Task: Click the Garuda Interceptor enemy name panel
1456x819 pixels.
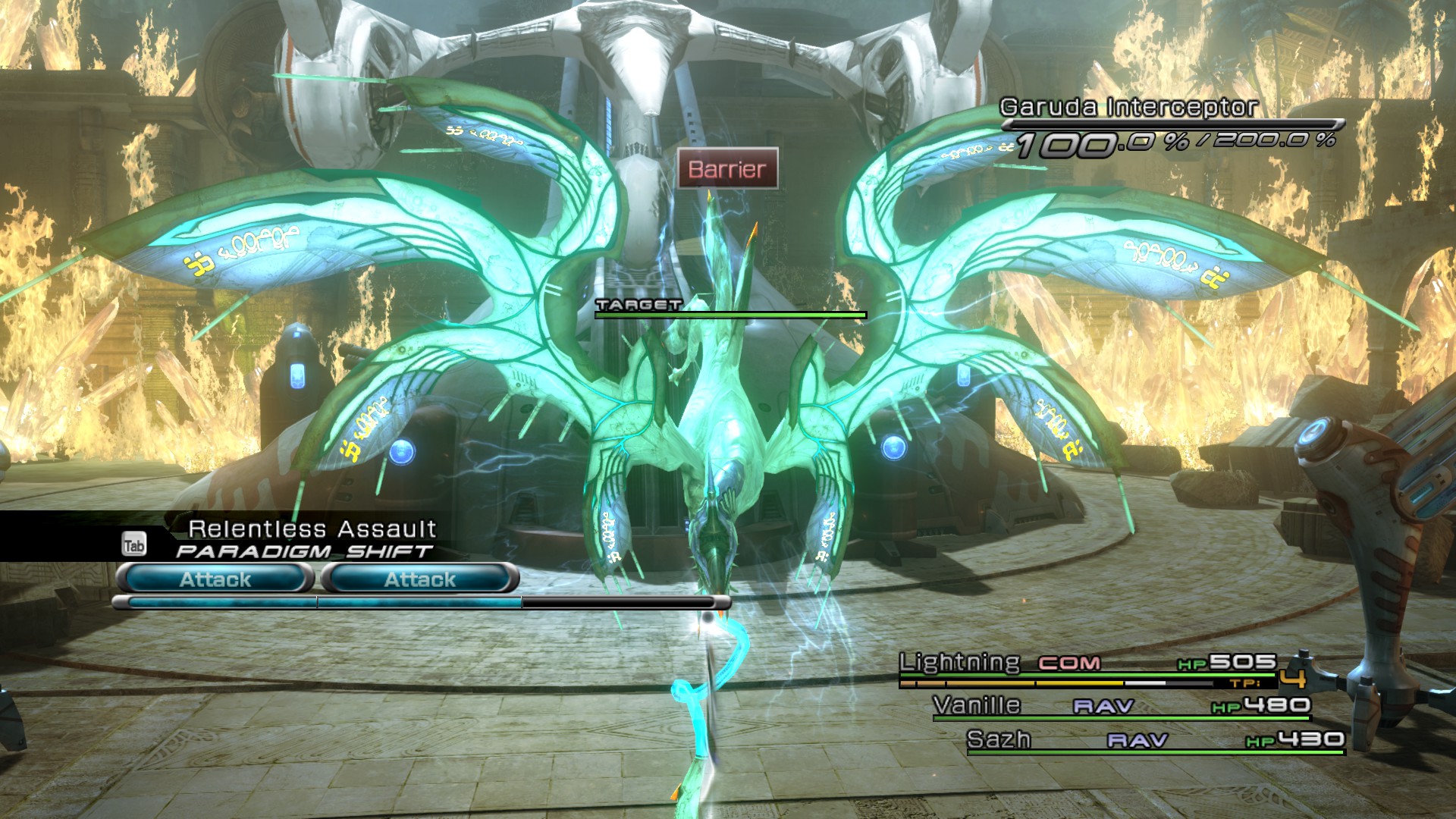Action: pos(1128,108)
